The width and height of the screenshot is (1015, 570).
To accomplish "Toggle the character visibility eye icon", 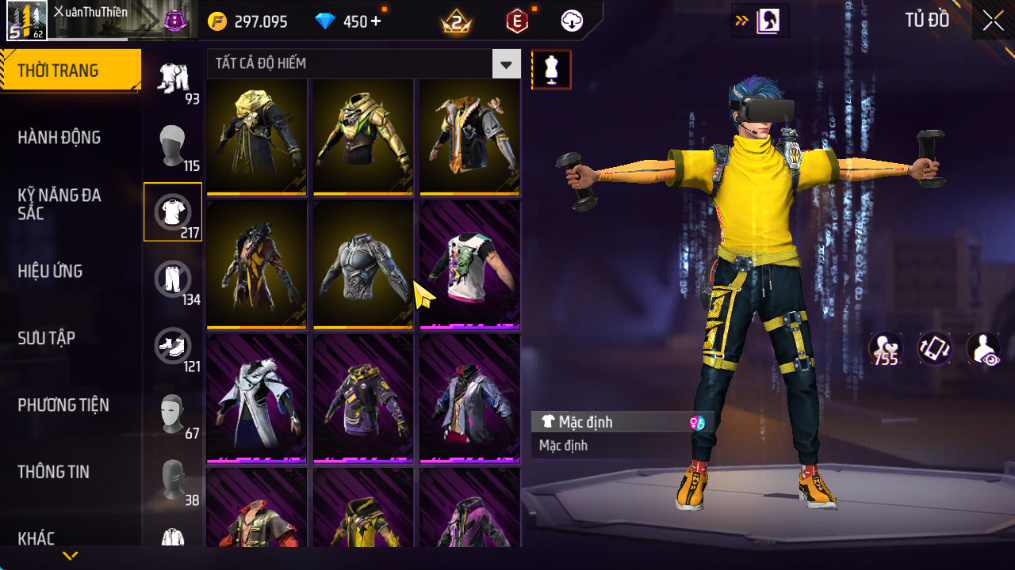I will point(983,349).
